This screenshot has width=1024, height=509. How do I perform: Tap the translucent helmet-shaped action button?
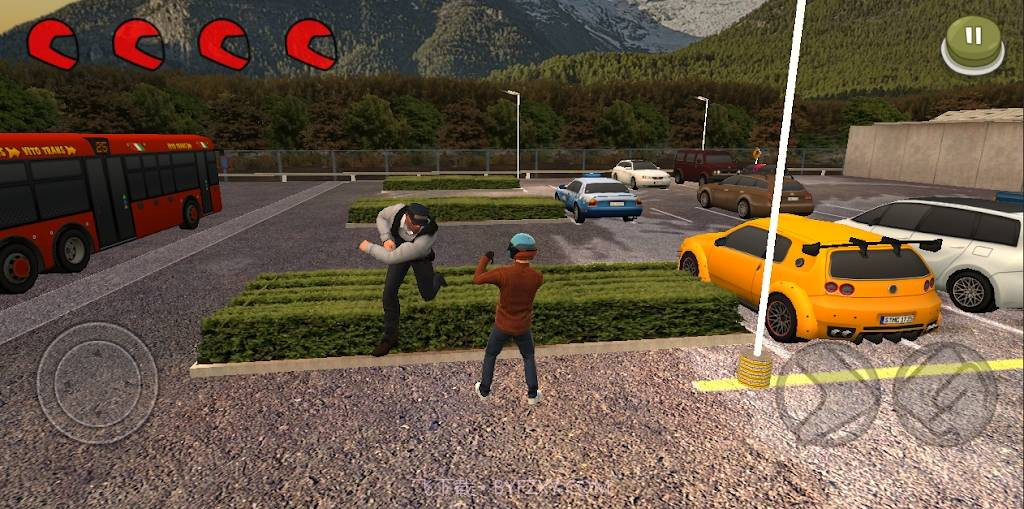(x=829, y=393)
